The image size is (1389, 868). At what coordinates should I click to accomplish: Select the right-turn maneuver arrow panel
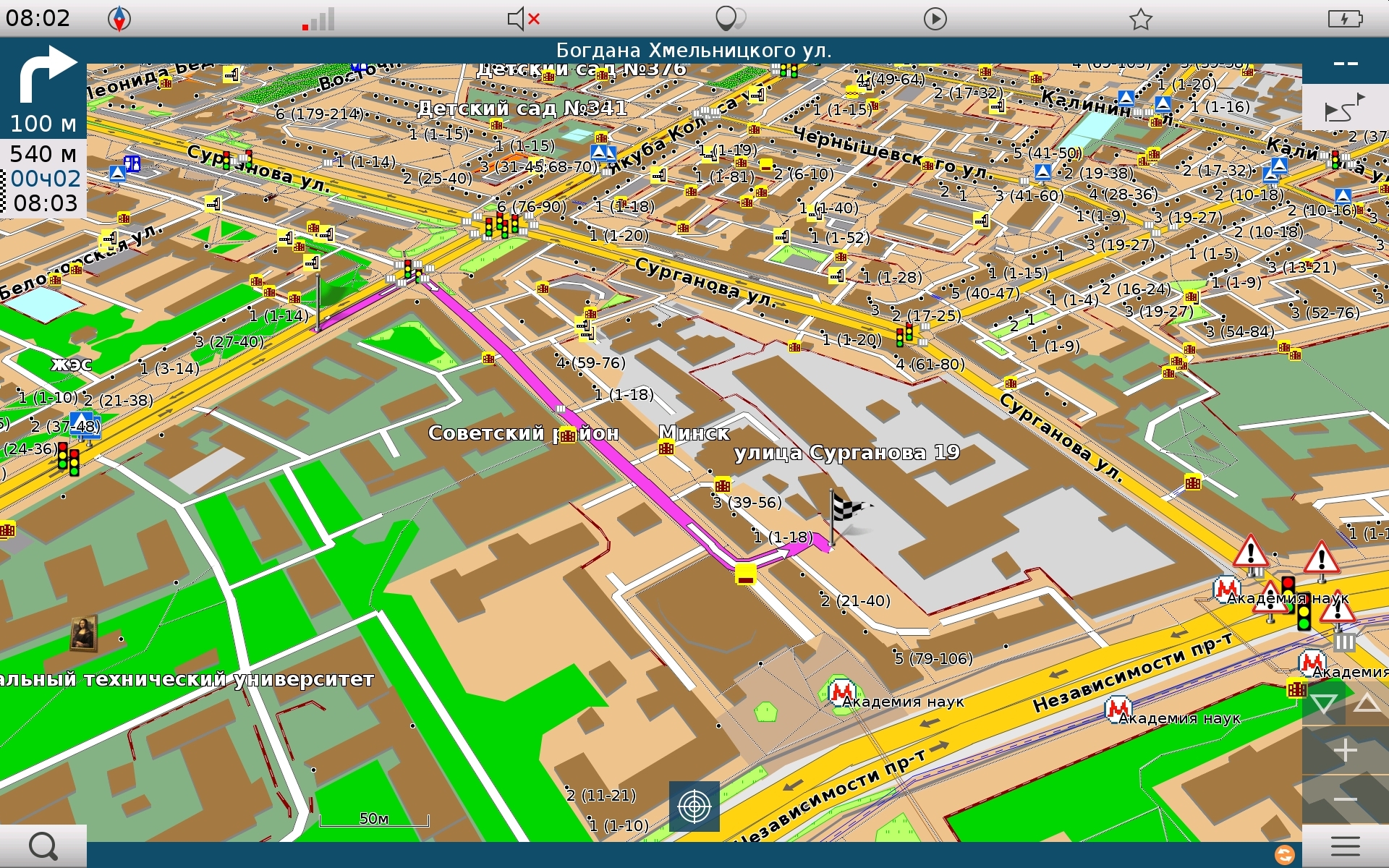point(43,89)
